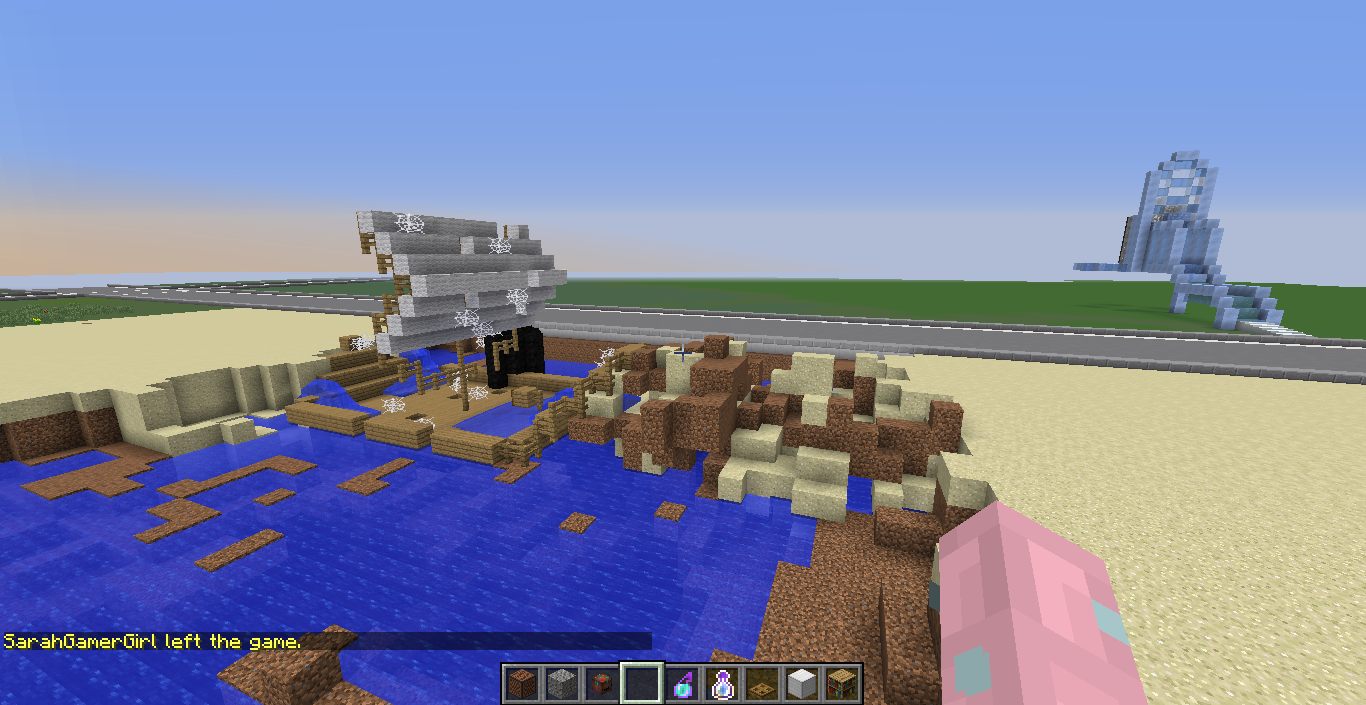This screenshot has width=1366, height=705.
Task: Select the brown wooden note block slot
Action: (520, 684)
